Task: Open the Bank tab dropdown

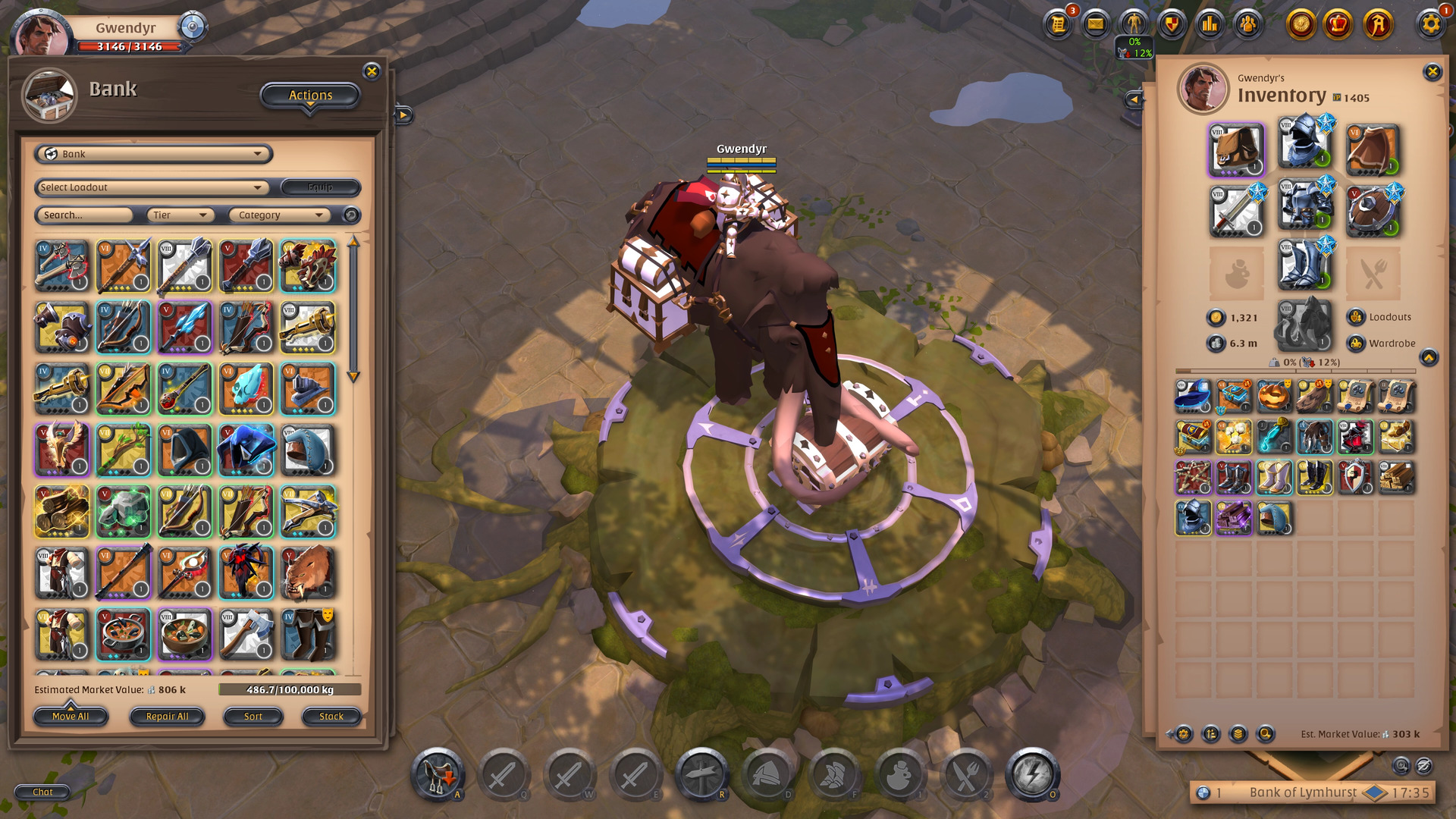Action: (153, 154)
